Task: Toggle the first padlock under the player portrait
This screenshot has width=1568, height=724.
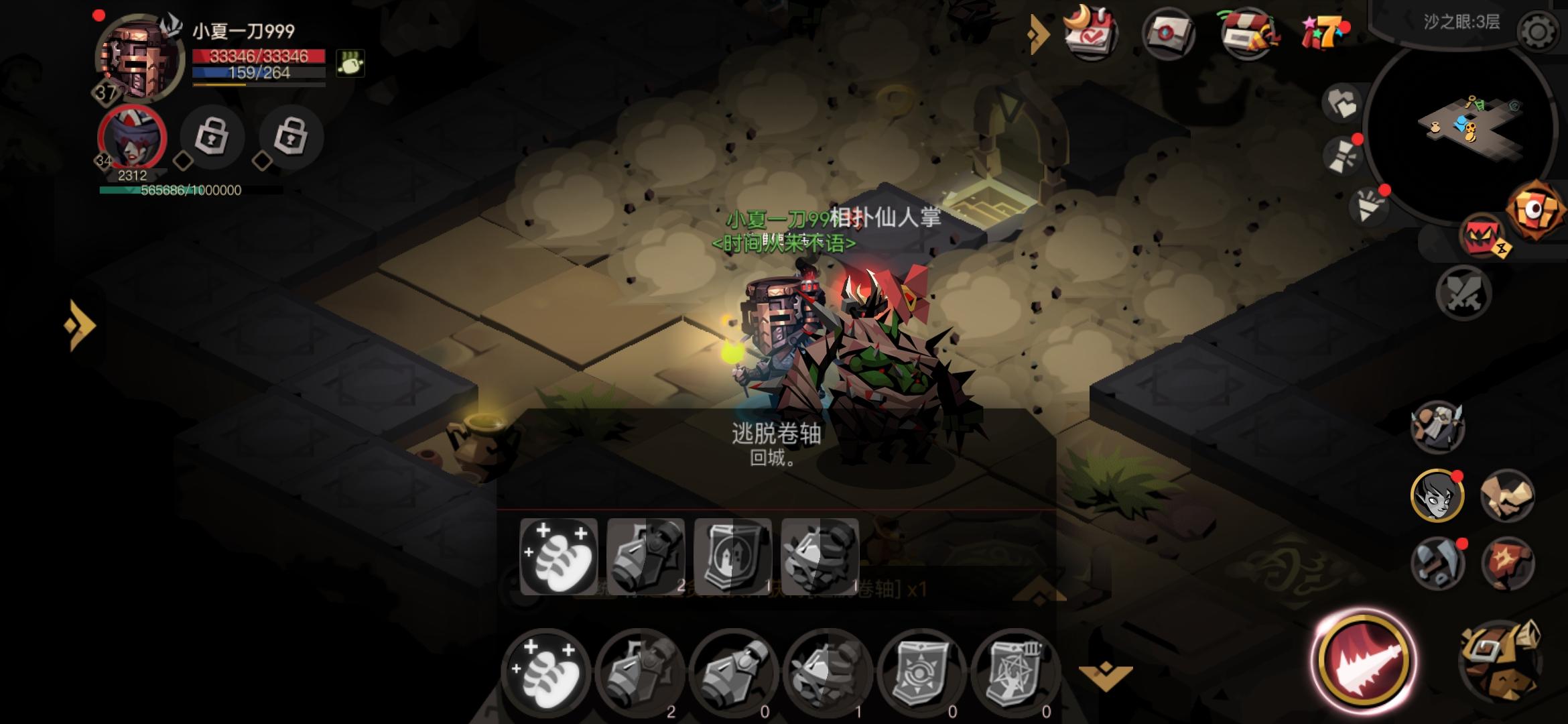Action: (x=211, y=137)
